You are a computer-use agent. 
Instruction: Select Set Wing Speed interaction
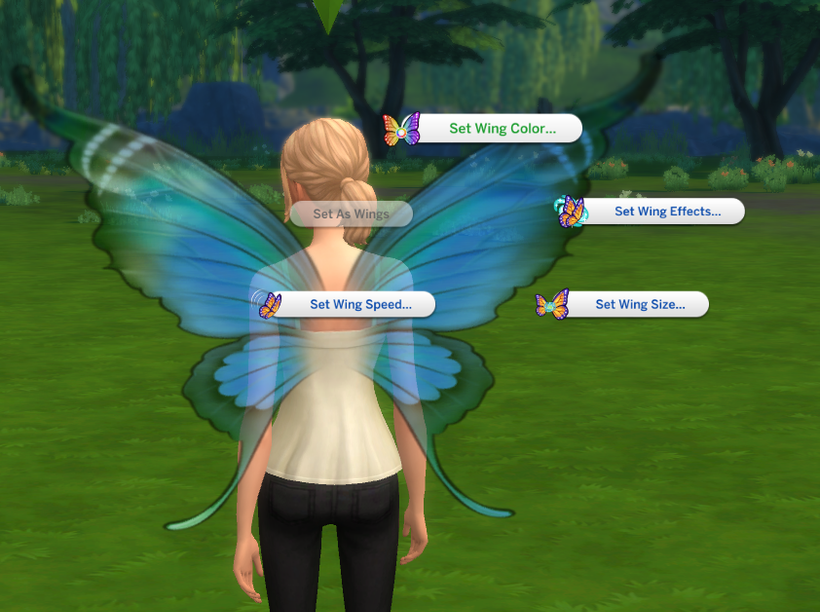coord(360,305)
